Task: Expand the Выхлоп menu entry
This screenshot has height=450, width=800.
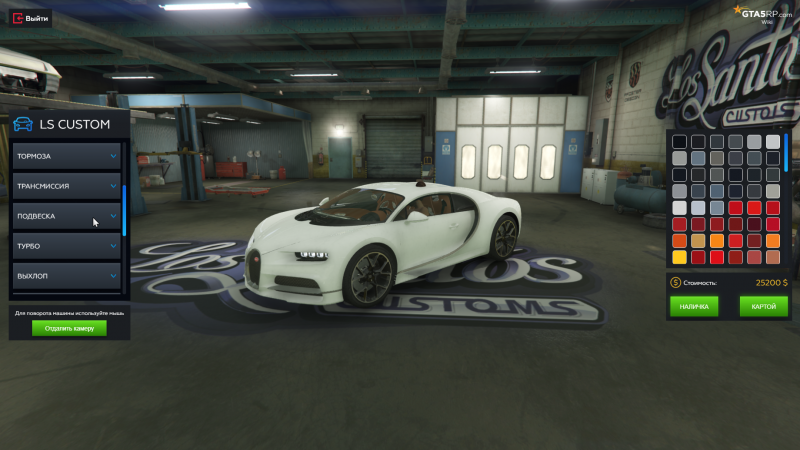Action: (x=67, y=275)
